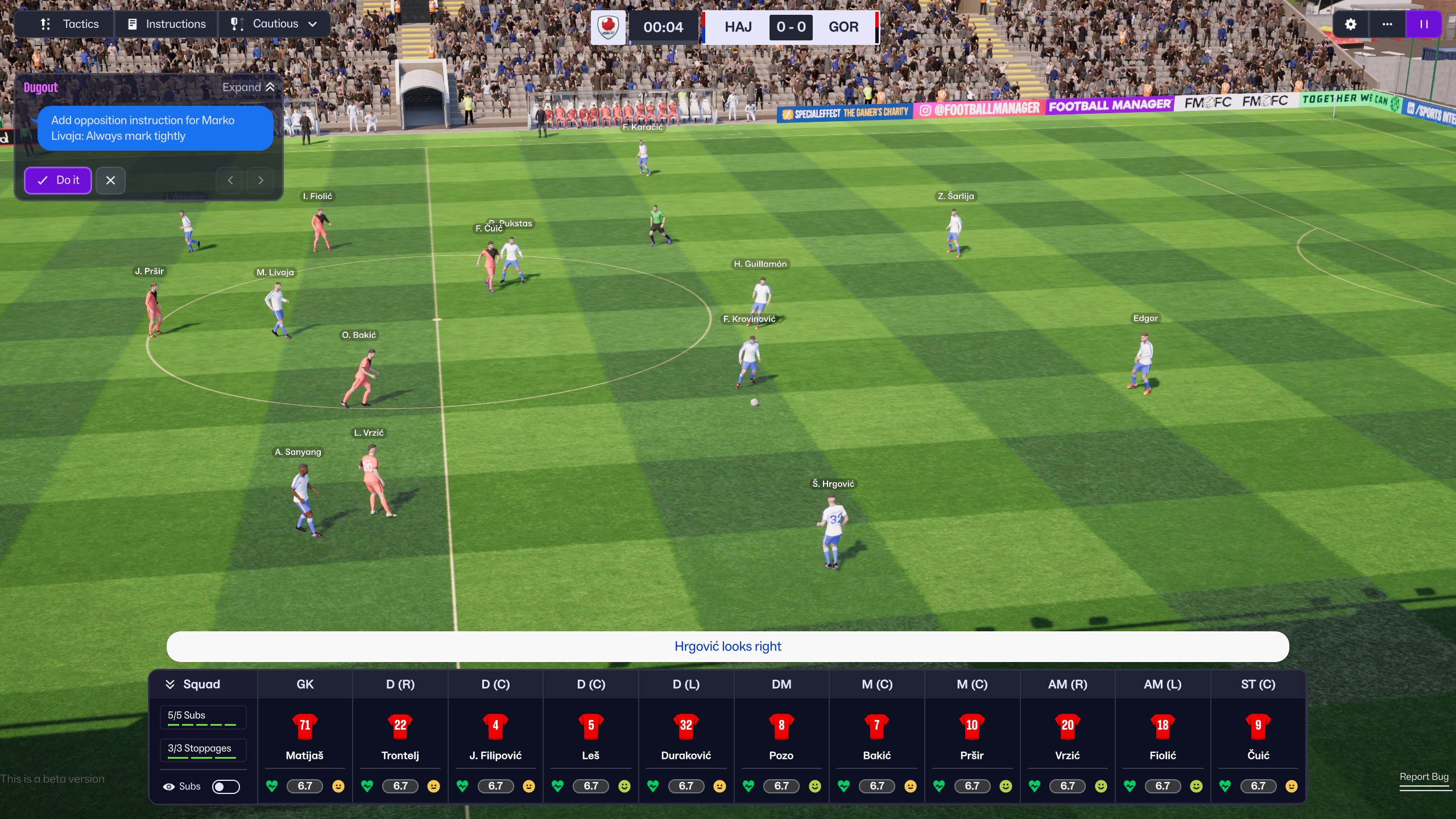Show the next Dugout suggestion
1456x819 pixels.
pyautogui.click(x=260, y=180)
